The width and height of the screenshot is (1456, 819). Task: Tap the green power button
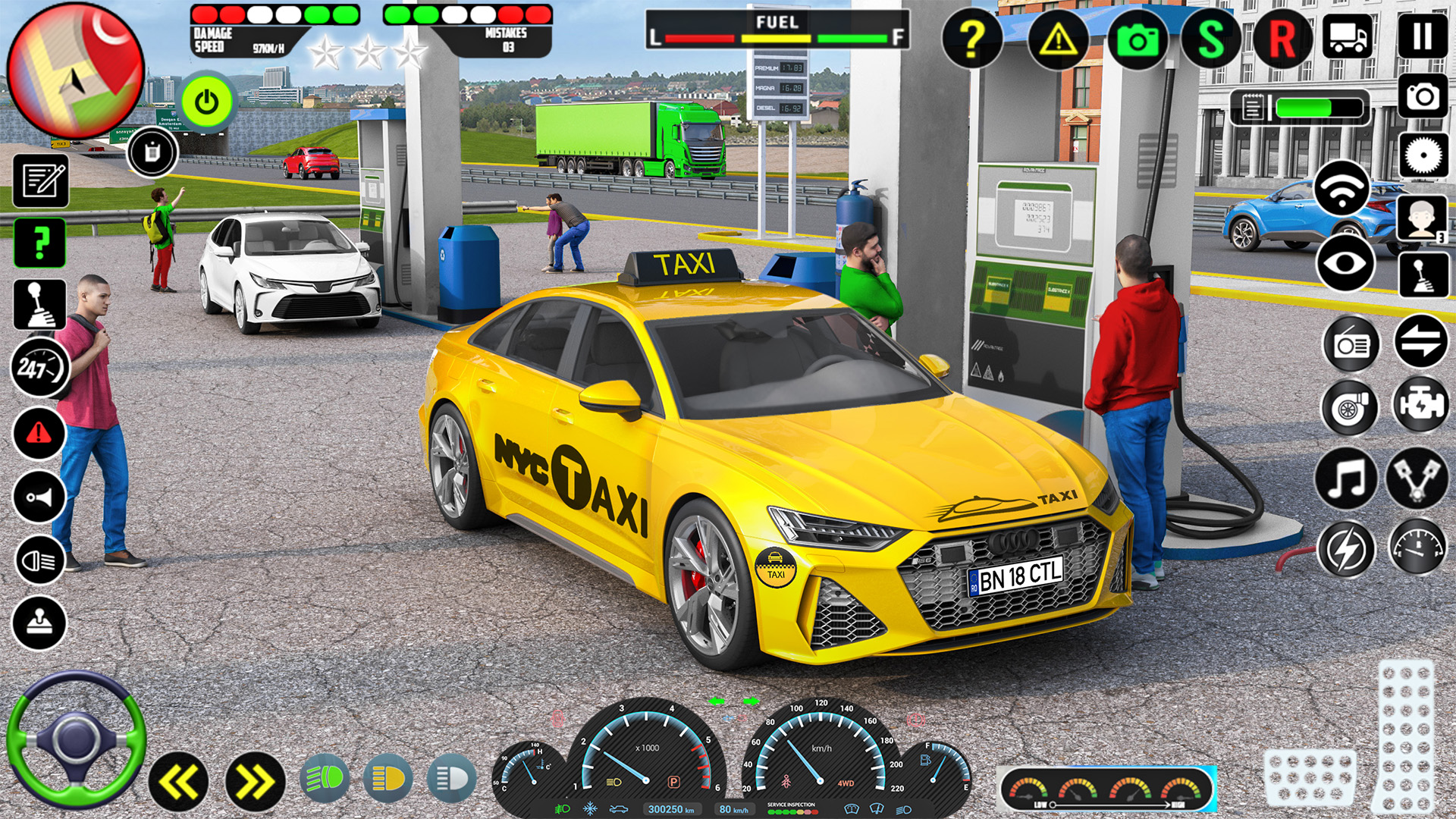206,102
